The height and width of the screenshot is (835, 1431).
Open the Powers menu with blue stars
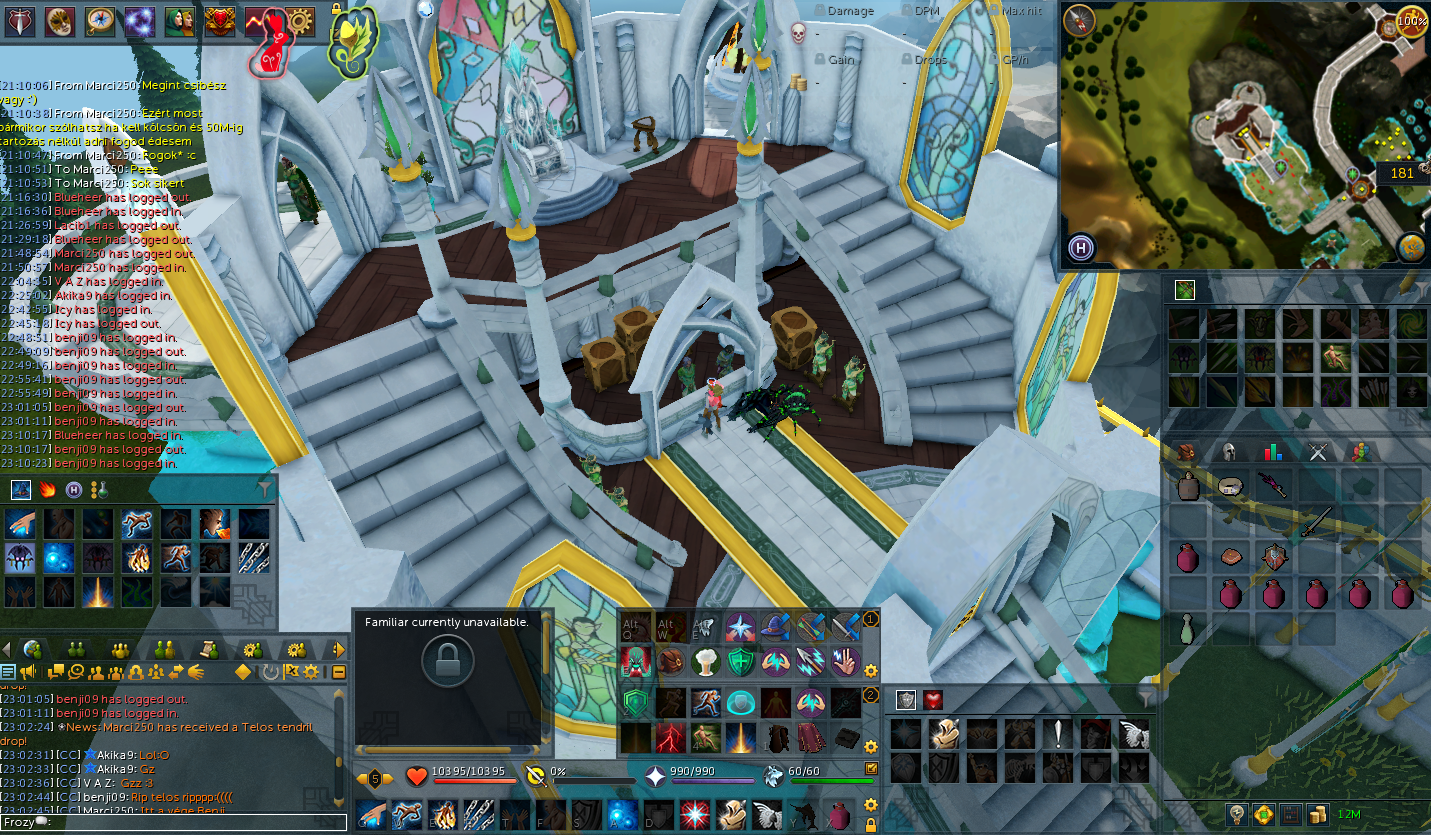click(x=139, y=20)
